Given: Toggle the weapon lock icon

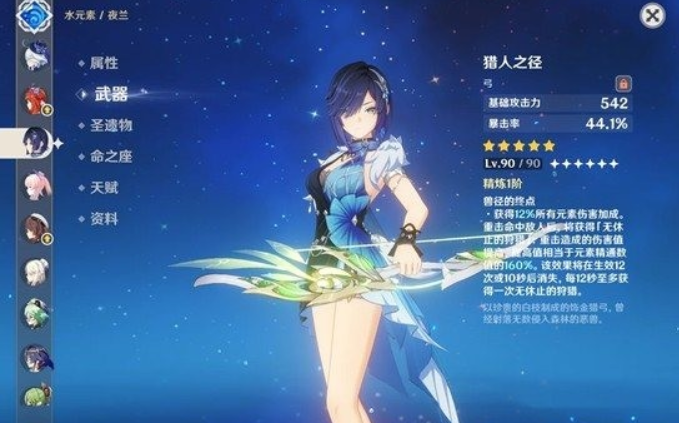Looking at the screenshot, I should pyautogui.click(x=621, y=83).
